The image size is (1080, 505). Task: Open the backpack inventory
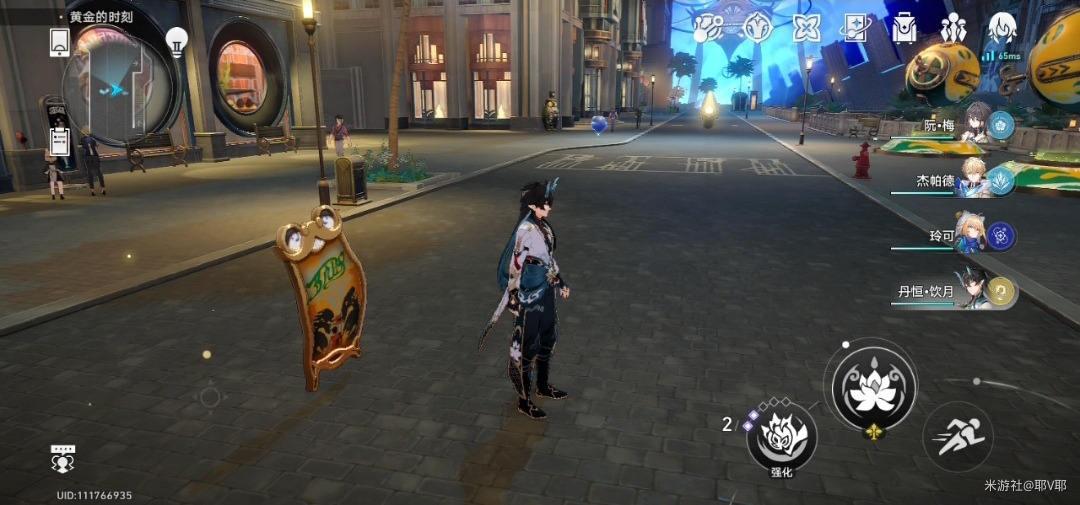coord(905,28)
